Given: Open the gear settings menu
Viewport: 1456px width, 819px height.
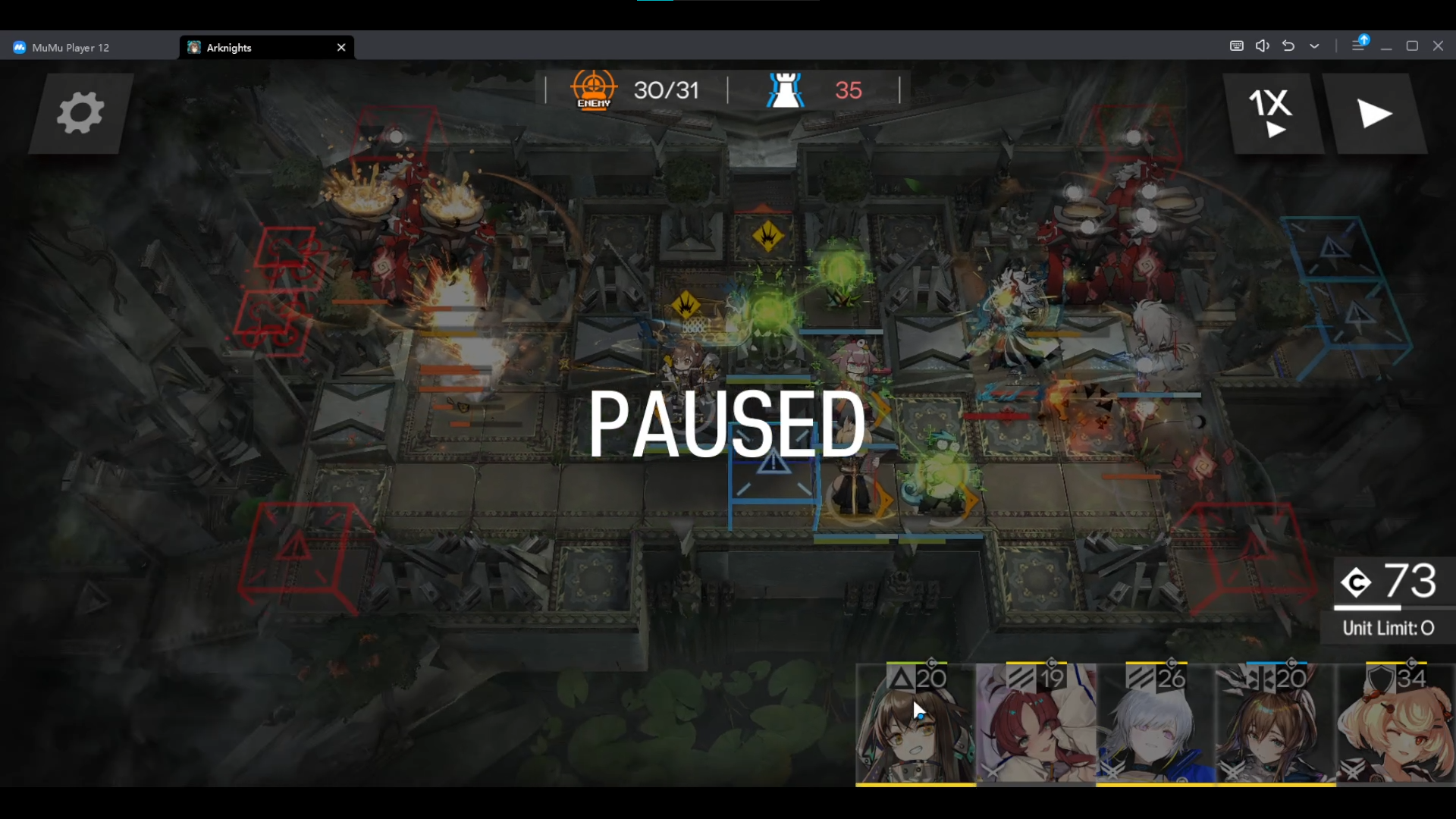Looking at the screenshot, I should pyautogui.click(x=80, y=114).
